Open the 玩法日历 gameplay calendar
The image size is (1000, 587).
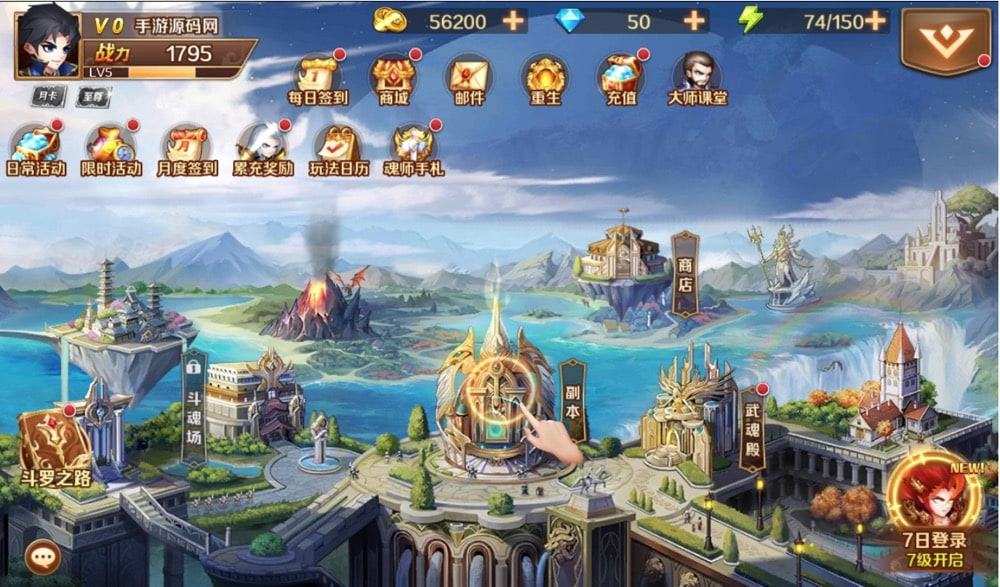(x=338, y=148)
